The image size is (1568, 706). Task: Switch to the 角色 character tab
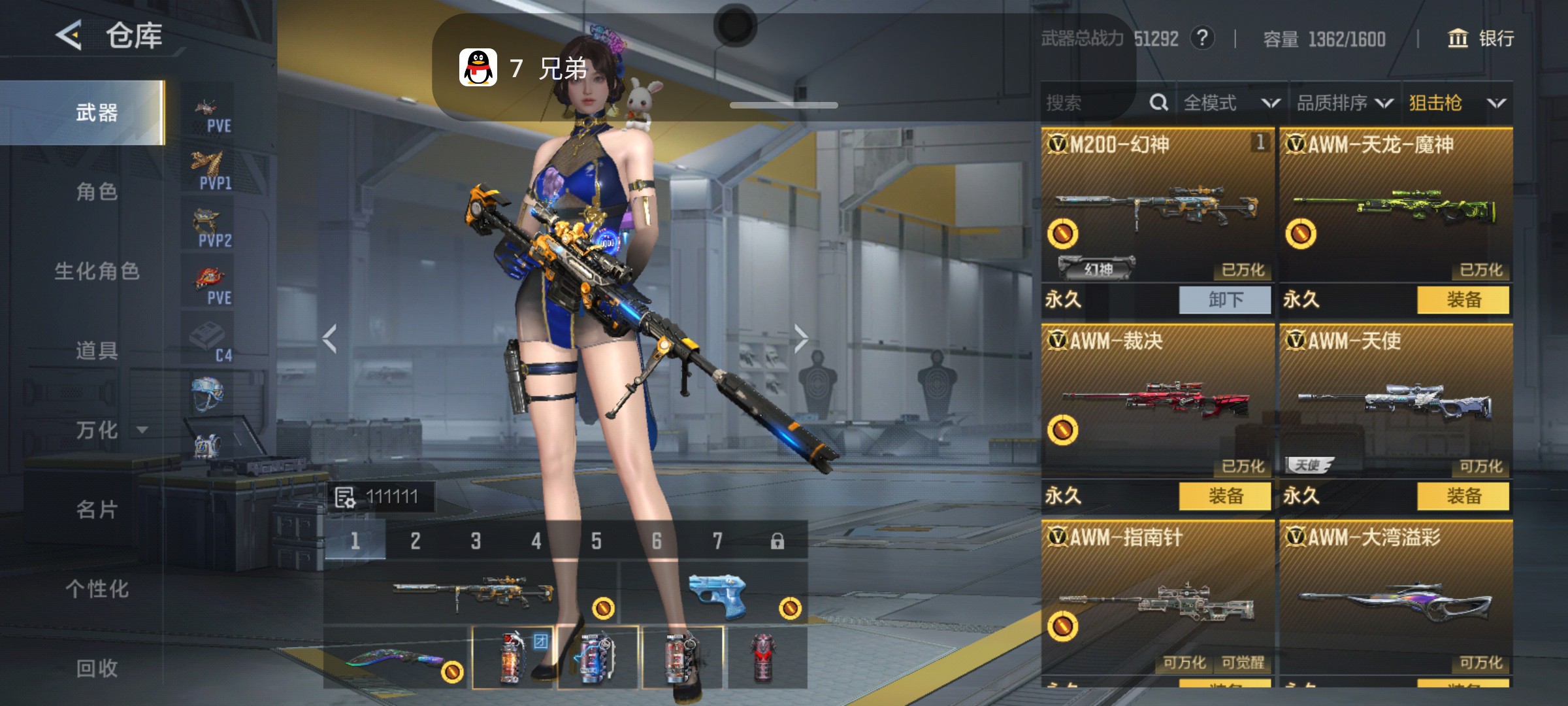(97, 192)
